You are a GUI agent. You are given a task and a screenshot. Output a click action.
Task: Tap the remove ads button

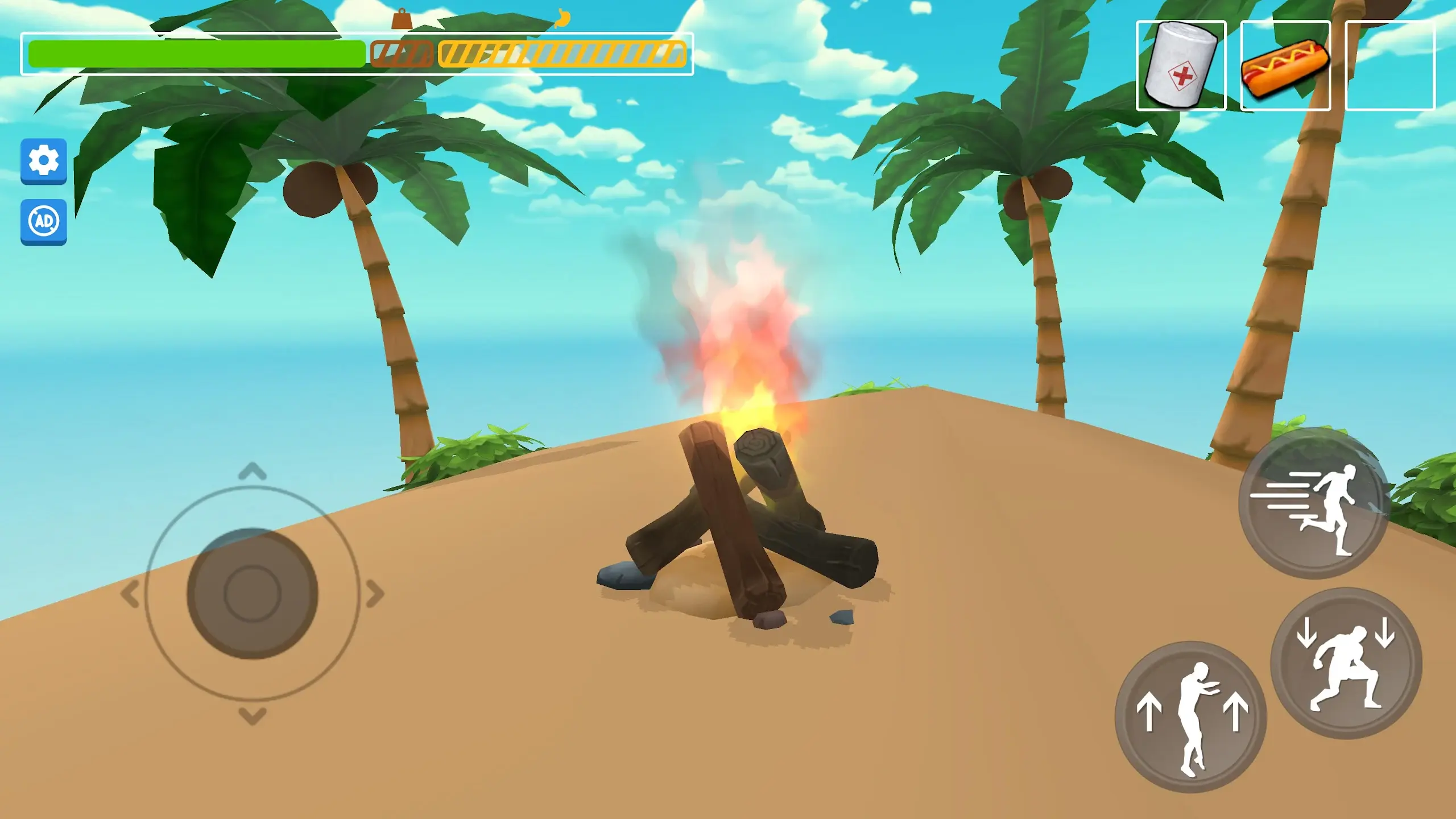pos(44,221)
